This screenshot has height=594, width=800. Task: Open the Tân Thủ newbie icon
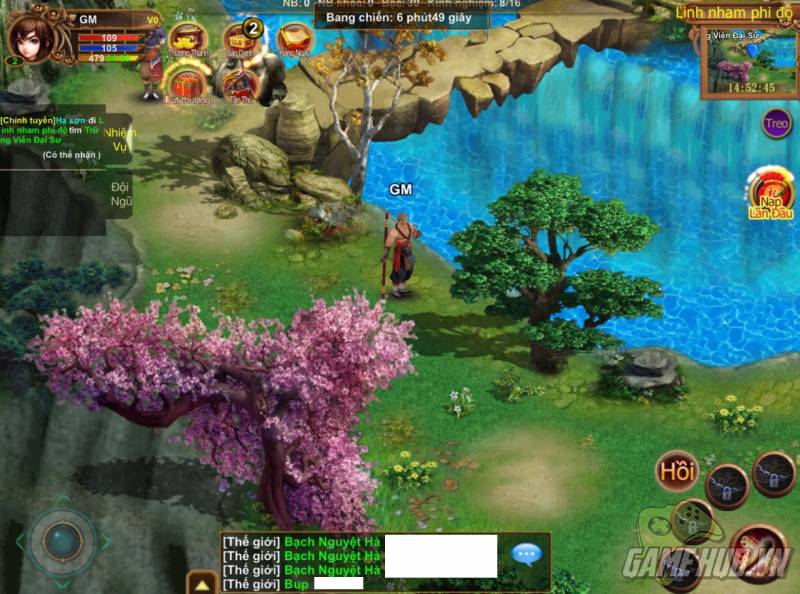pos(238,85)
